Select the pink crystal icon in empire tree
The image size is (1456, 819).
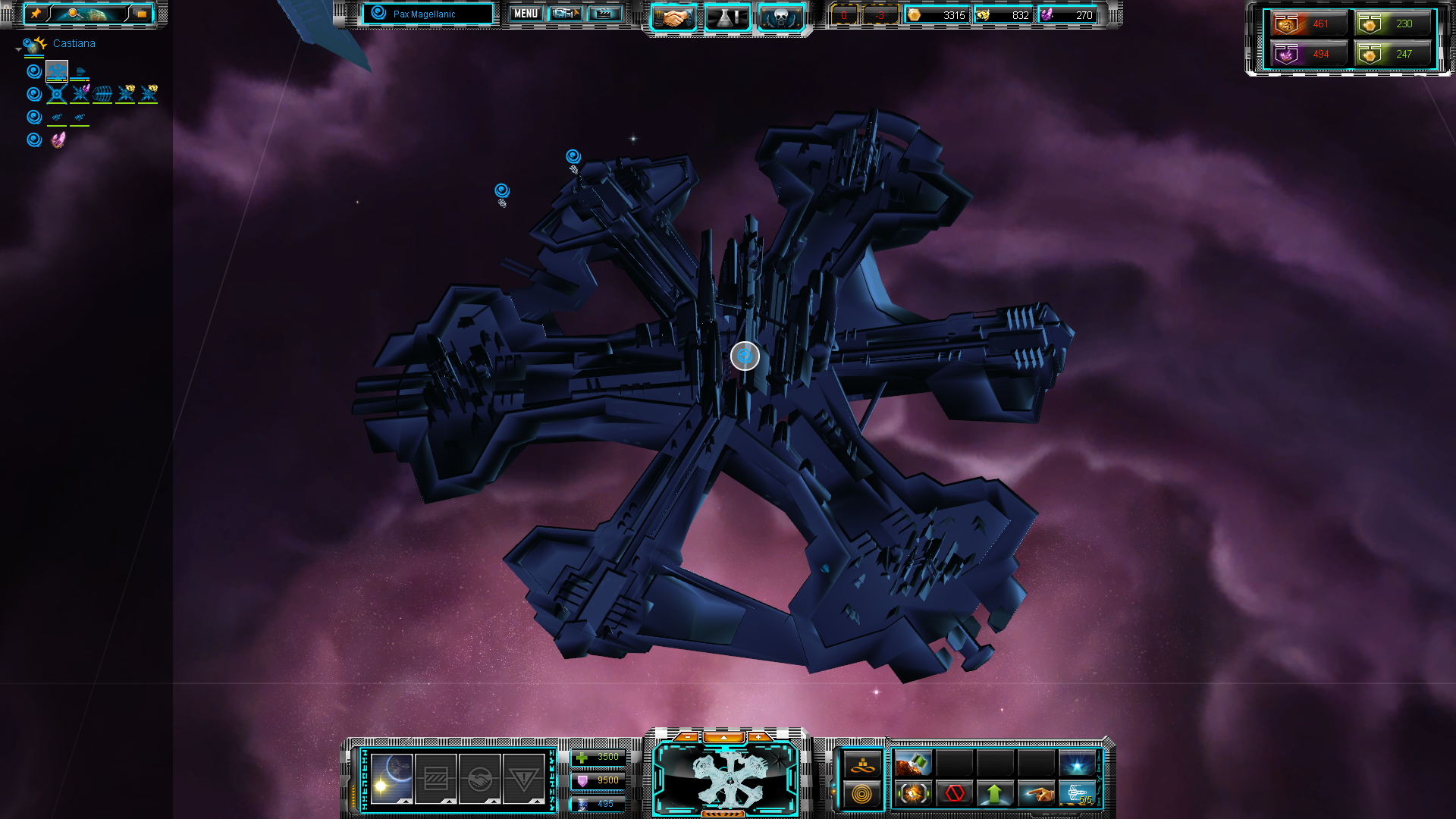point(58,140)
